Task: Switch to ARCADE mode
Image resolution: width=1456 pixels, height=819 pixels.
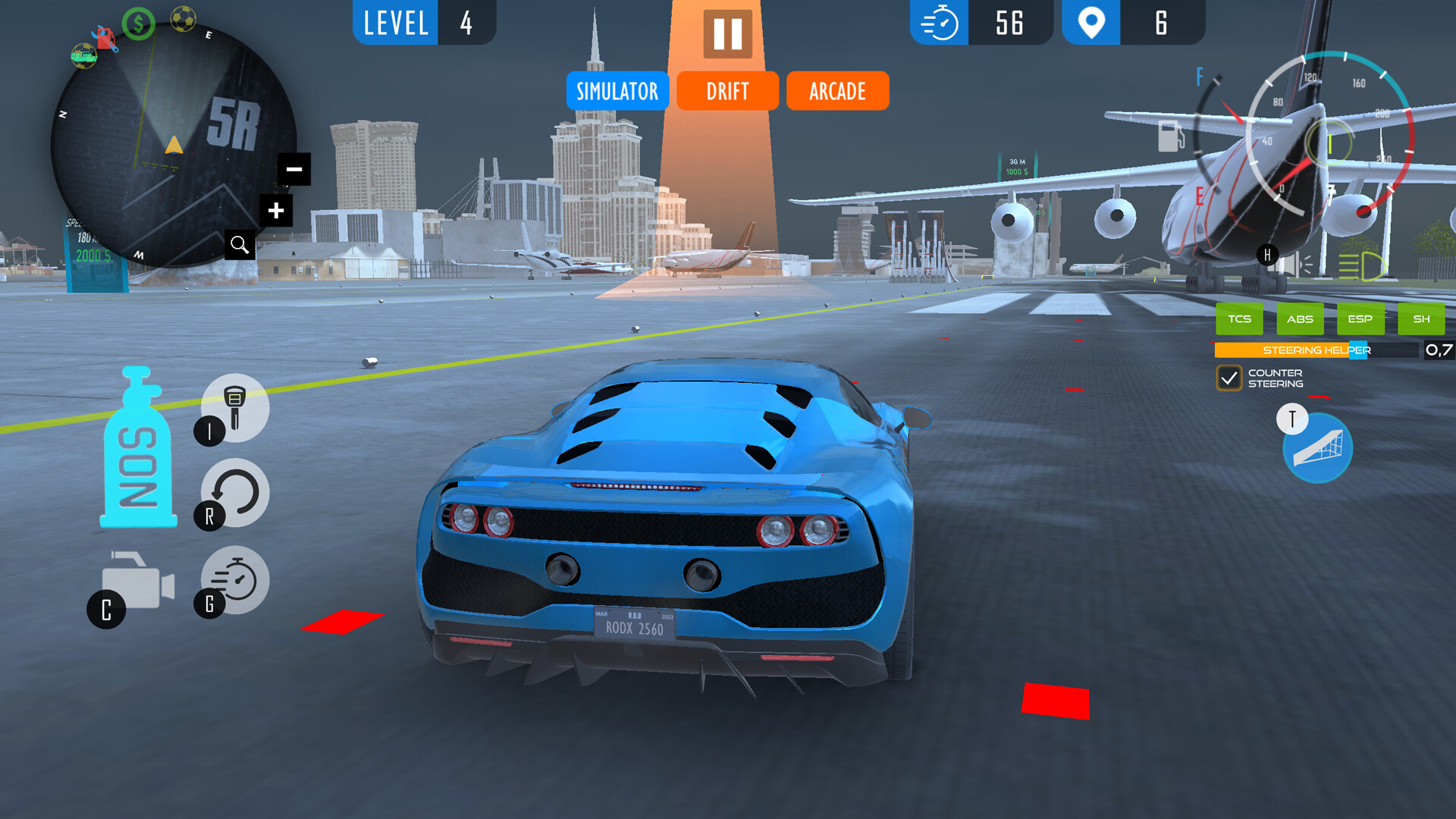Action: click(x=838, y=91)
